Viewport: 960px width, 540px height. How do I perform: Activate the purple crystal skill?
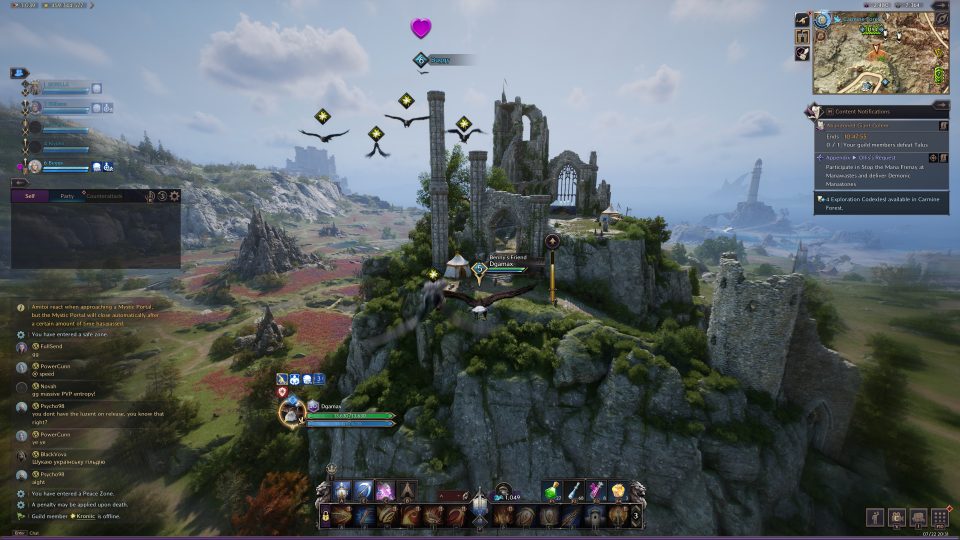pyautogui.click(x=385, y=490)
